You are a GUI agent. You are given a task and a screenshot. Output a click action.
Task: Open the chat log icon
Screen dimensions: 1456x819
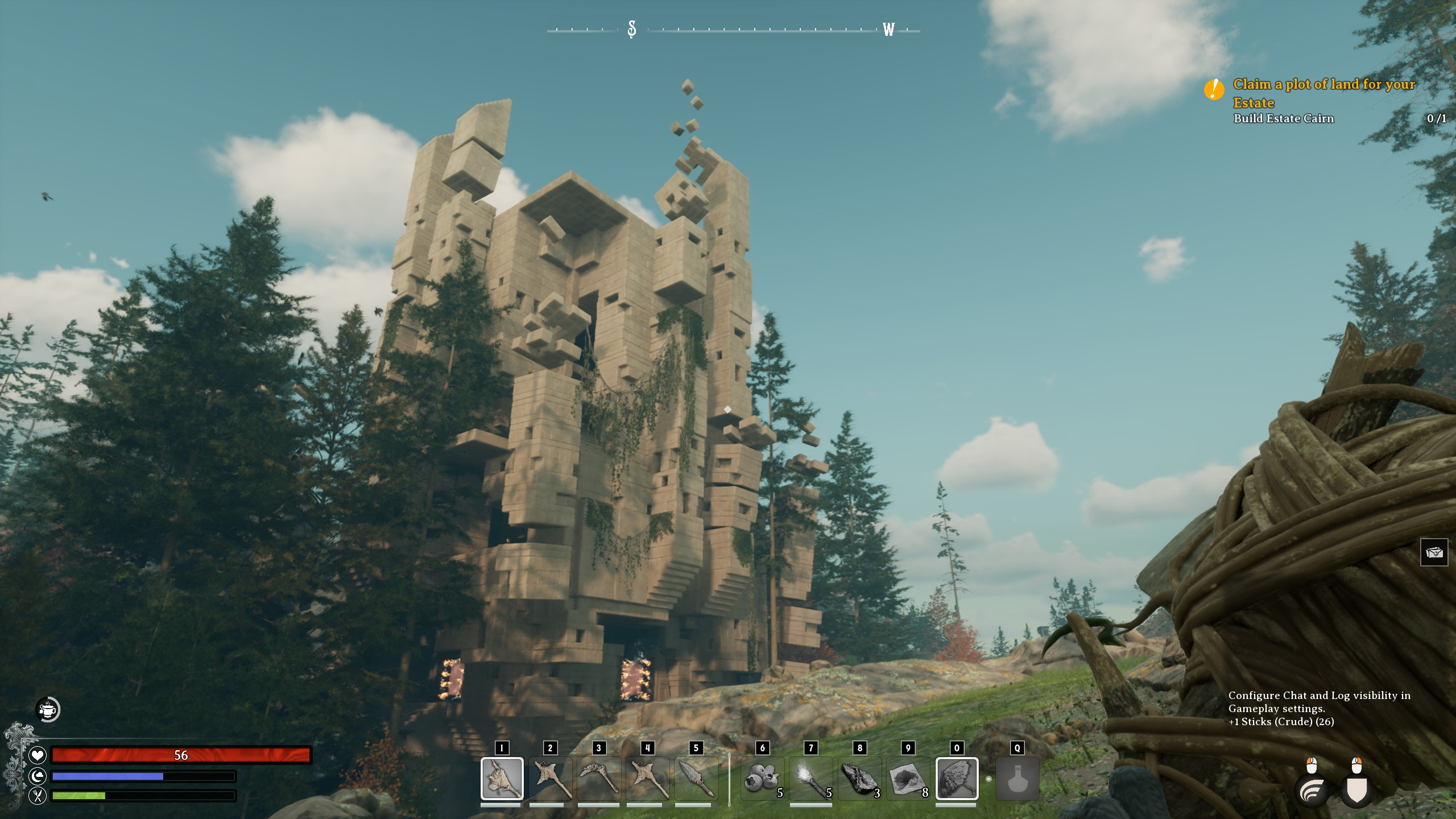[x=1434, y=552]
